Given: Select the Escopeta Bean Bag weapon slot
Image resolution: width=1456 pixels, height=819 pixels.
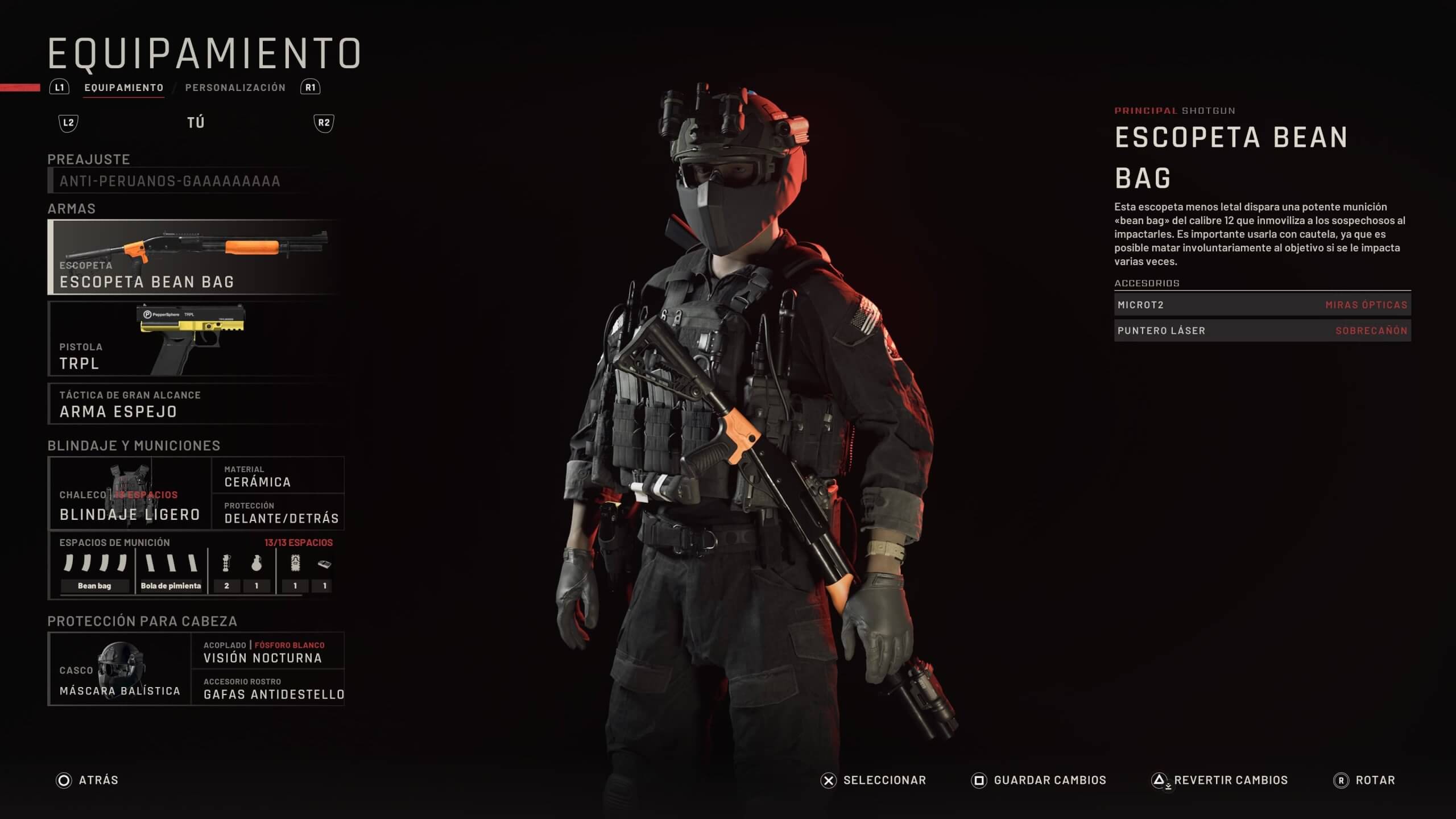Looking at the screenshot, I should [x=193, y=257].
